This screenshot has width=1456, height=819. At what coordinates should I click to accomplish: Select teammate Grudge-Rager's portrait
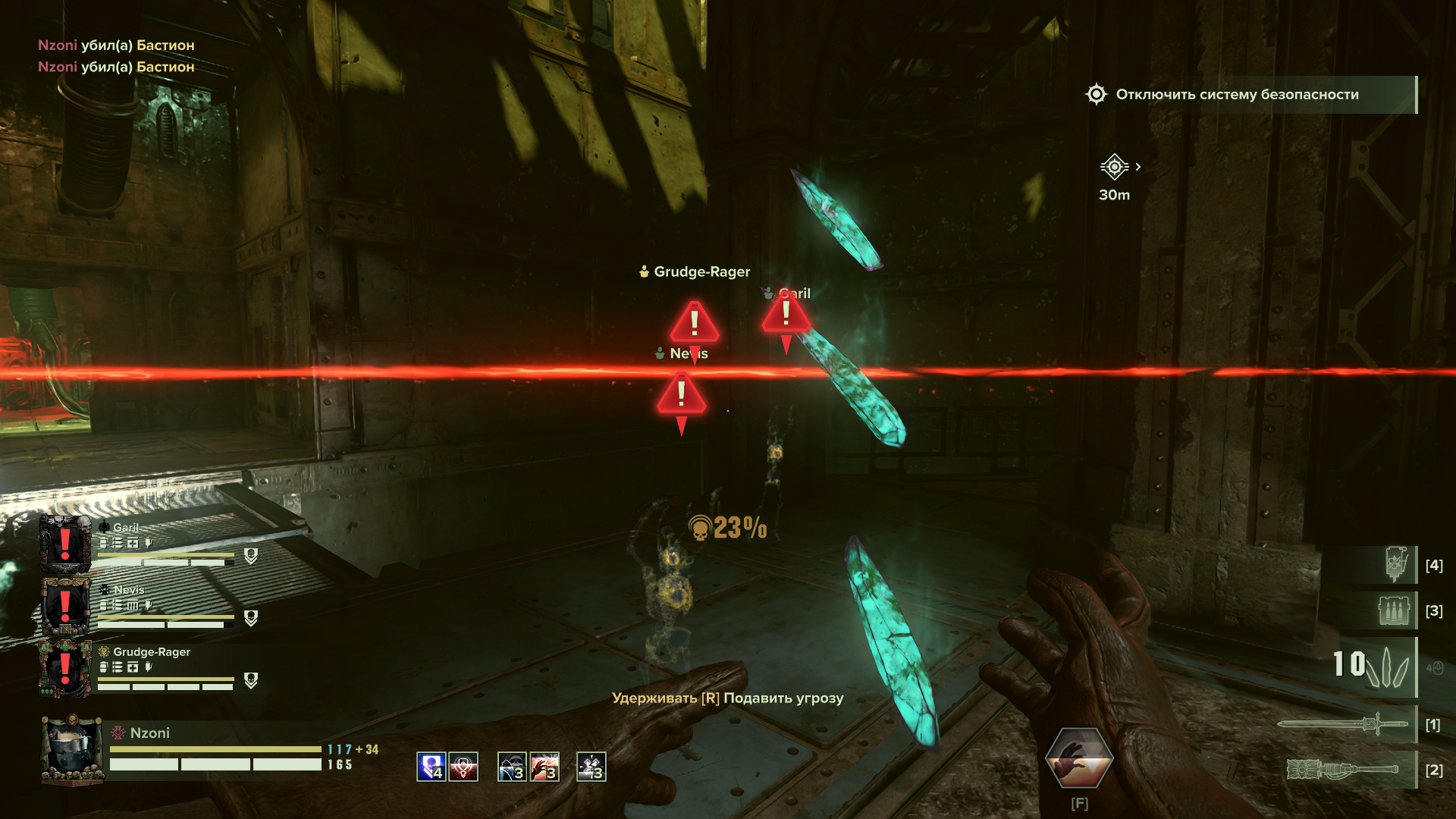click(x=65, y=668)
